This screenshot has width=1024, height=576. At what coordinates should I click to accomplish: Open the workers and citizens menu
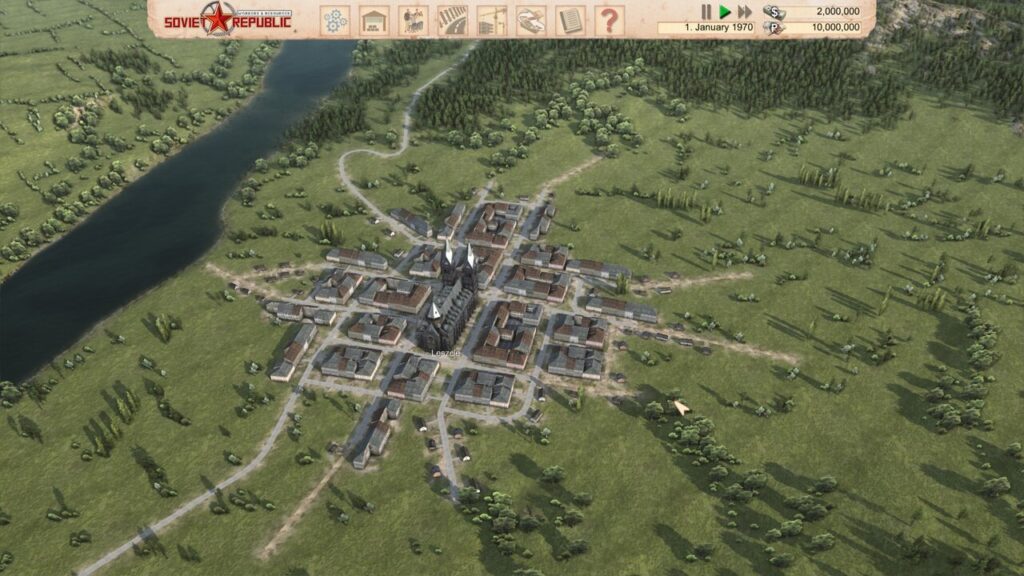pyautogui.click(x=413, y=20)
